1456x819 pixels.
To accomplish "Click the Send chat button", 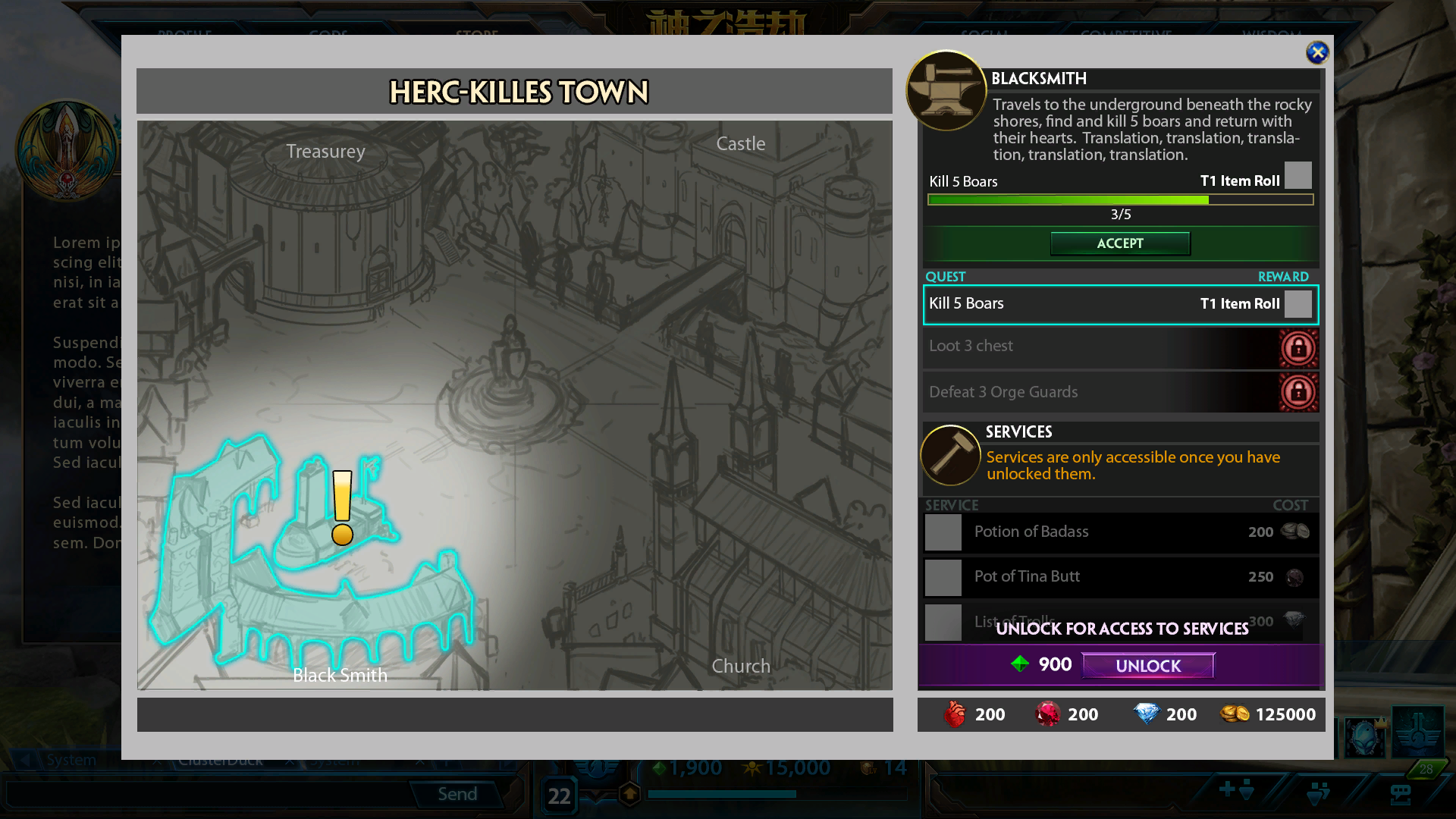I will click(x=457, y=794).
